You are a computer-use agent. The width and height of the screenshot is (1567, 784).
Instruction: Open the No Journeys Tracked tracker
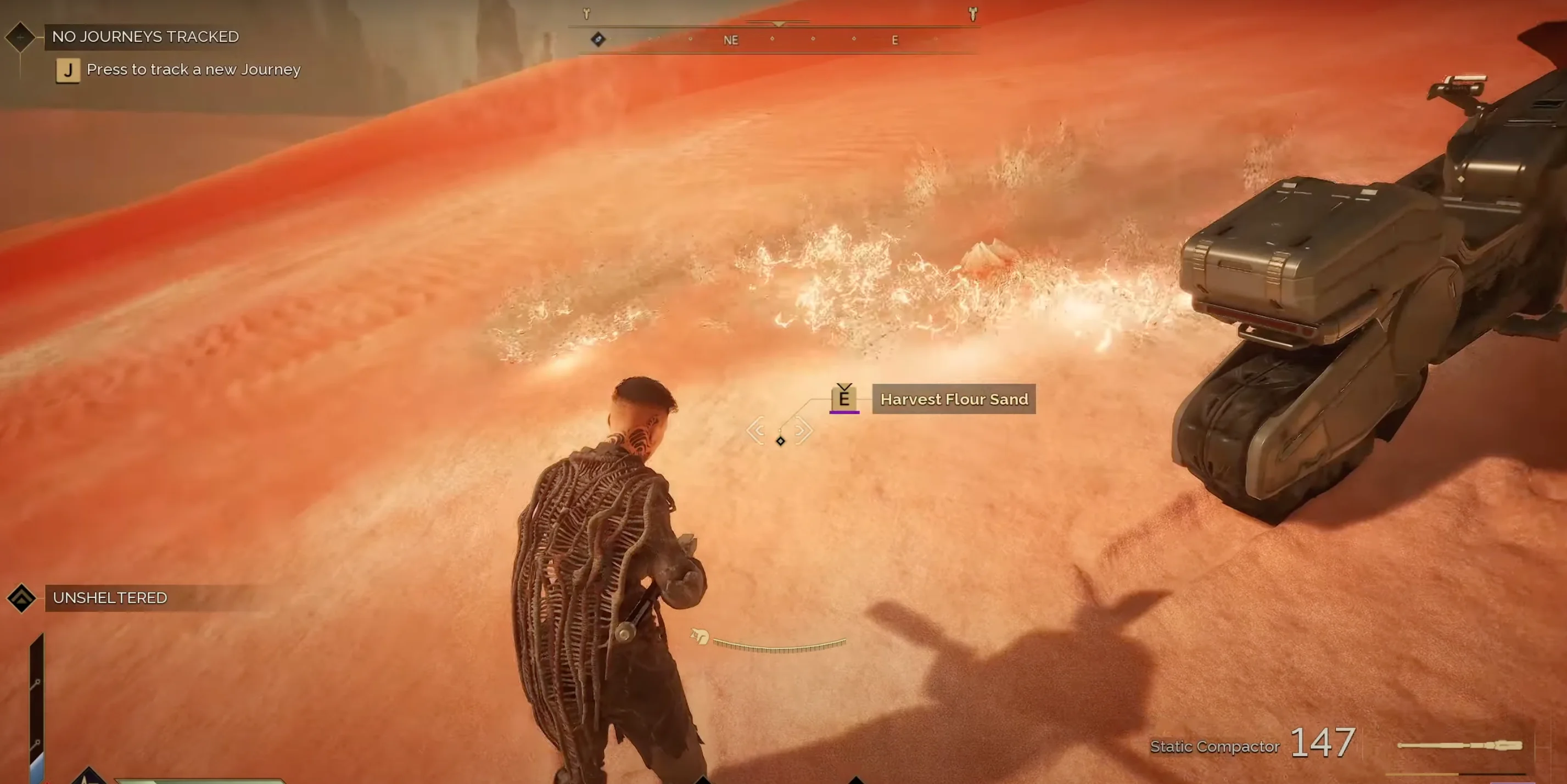(x=145, y=36)
